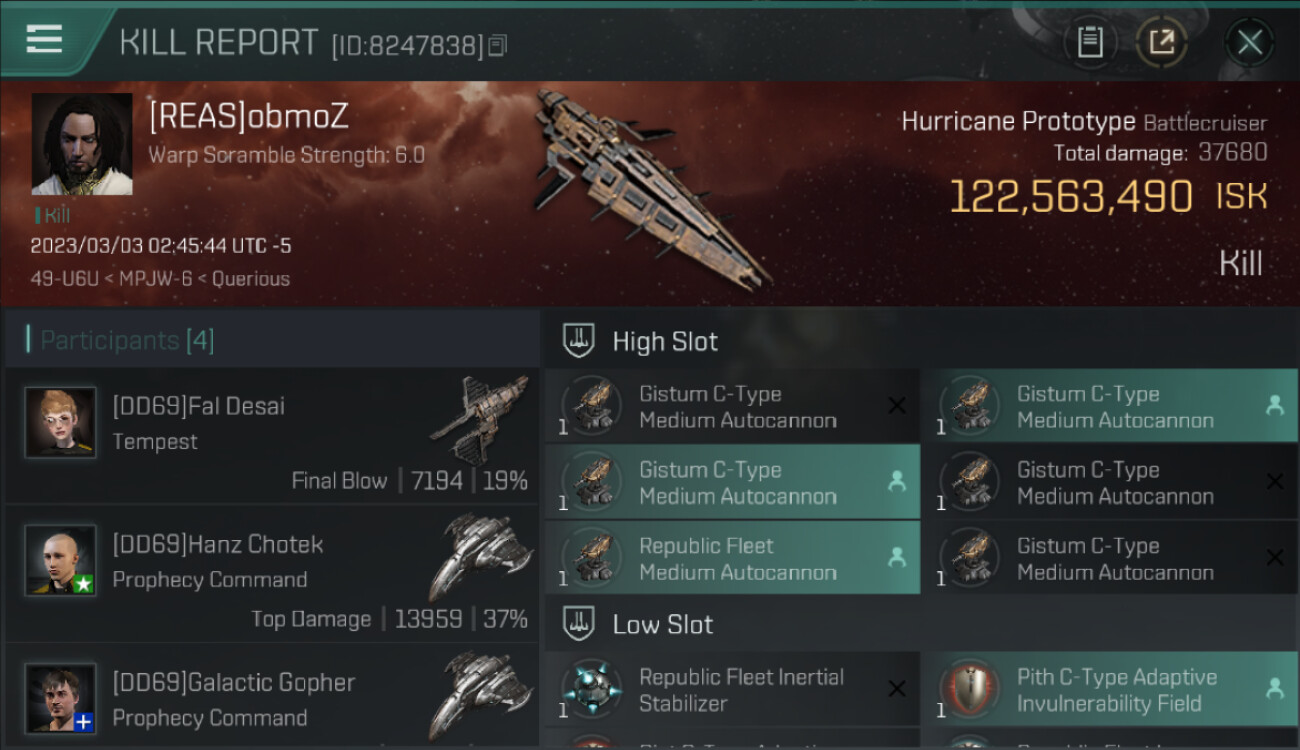Select participant Hanz Chotek
Viewport: 1300px width, 750px height.
tap(272, 574)
